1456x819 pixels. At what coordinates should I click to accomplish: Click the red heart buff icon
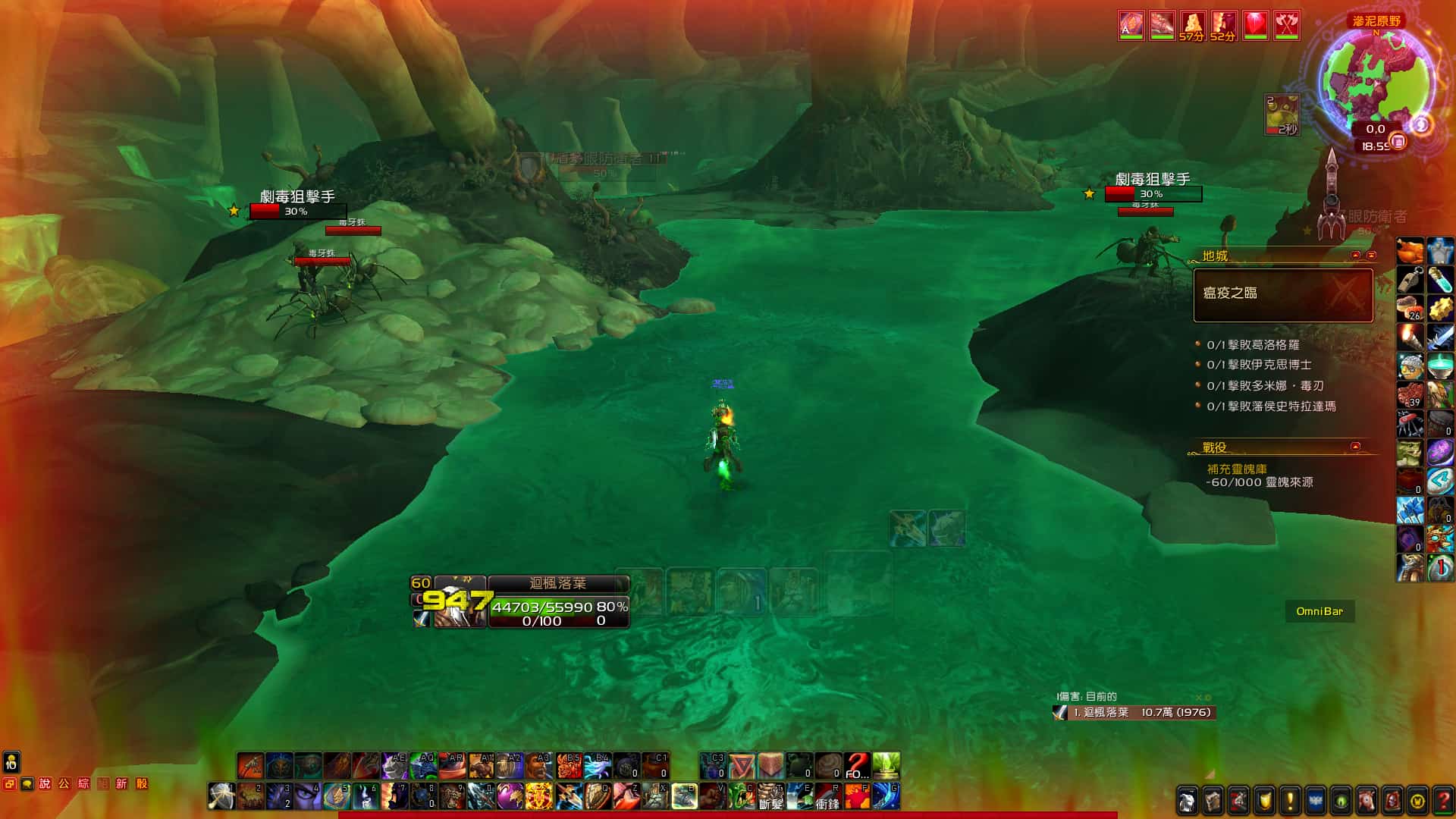tap(1255, 26)
